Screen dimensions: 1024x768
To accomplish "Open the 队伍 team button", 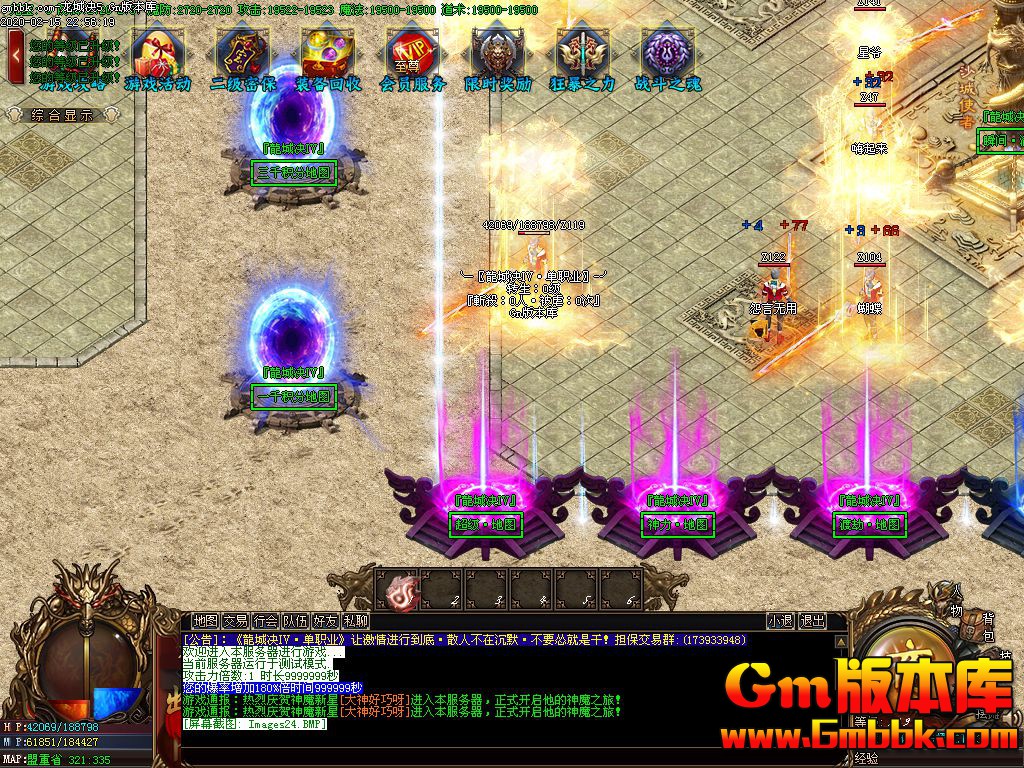I will (295, 621).
